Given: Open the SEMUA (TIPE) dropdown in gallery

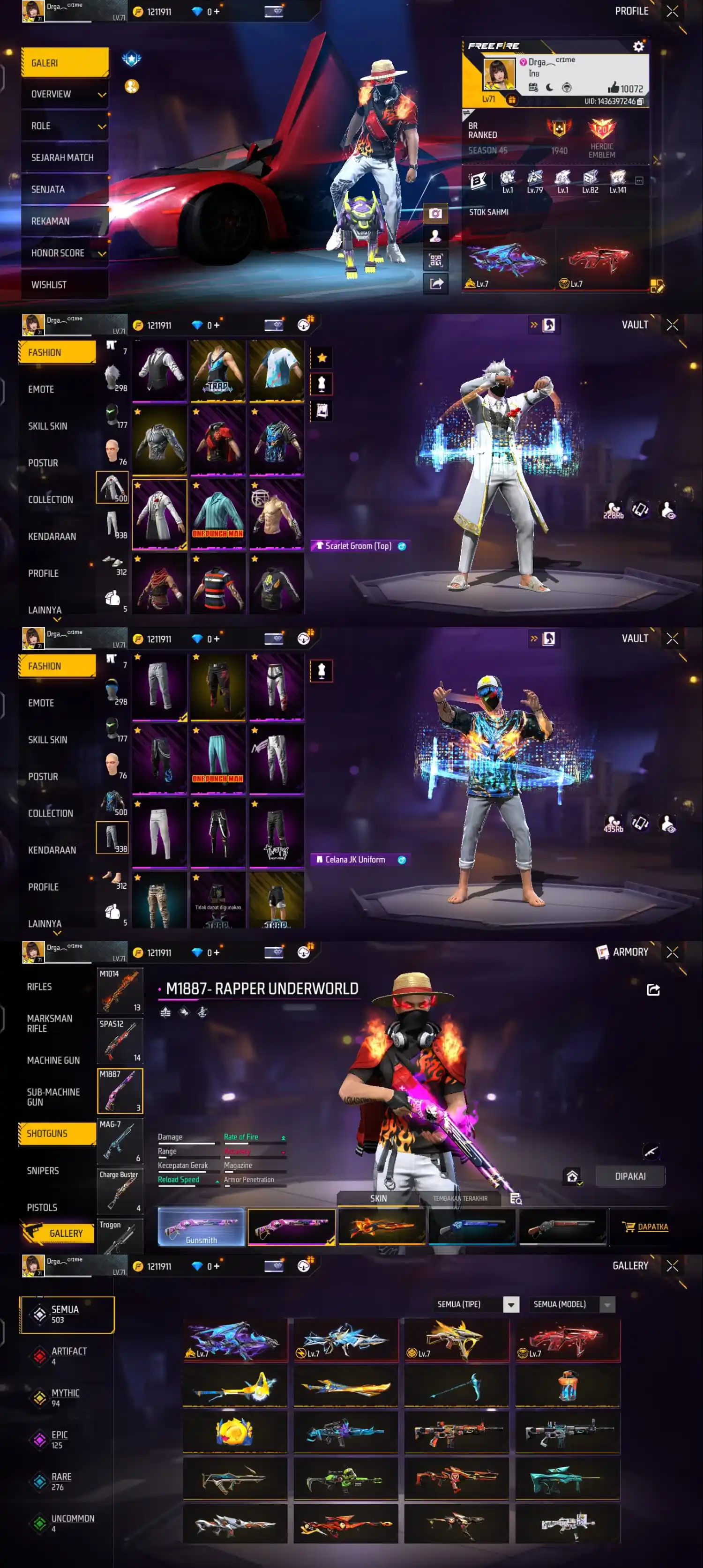Looking at the screenshot, I should pyautogui.click(x=509, y=1304).
